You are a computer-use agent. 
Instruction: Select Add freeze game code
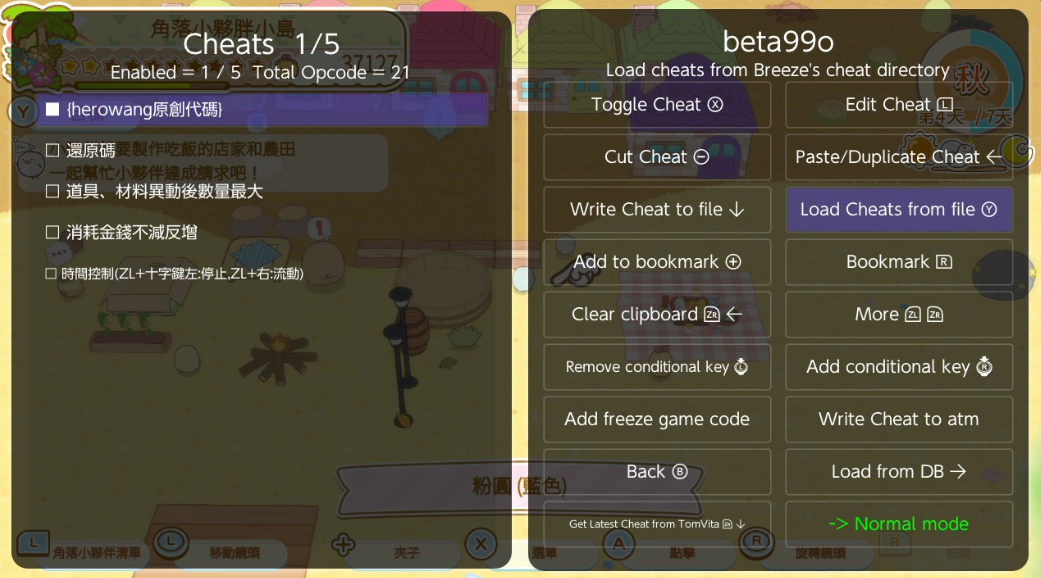[657, 419]
